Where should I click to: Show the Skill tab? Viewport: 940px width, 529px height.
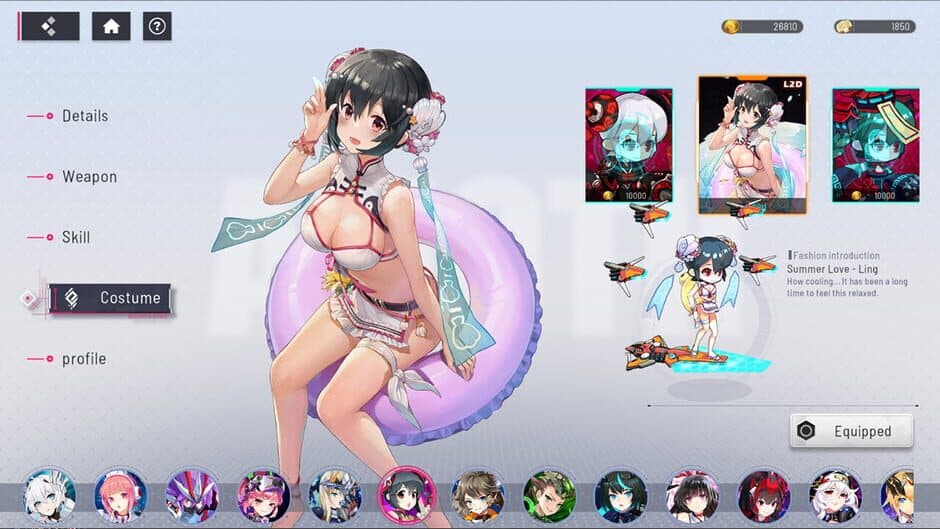point(75,238)
